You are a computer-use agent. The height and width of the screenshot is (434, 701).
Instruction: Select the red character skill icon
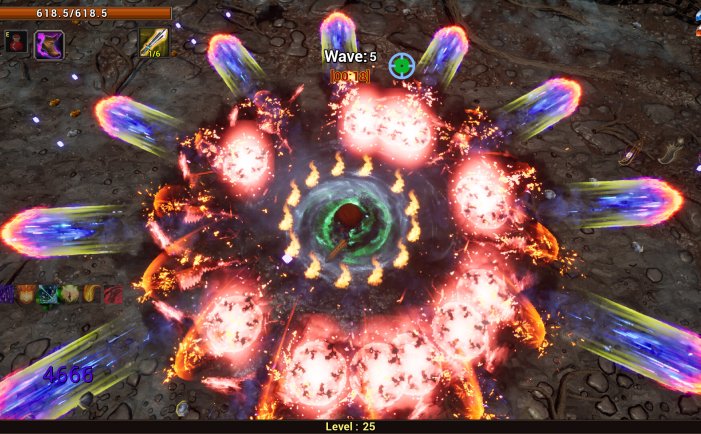(15, 43)
